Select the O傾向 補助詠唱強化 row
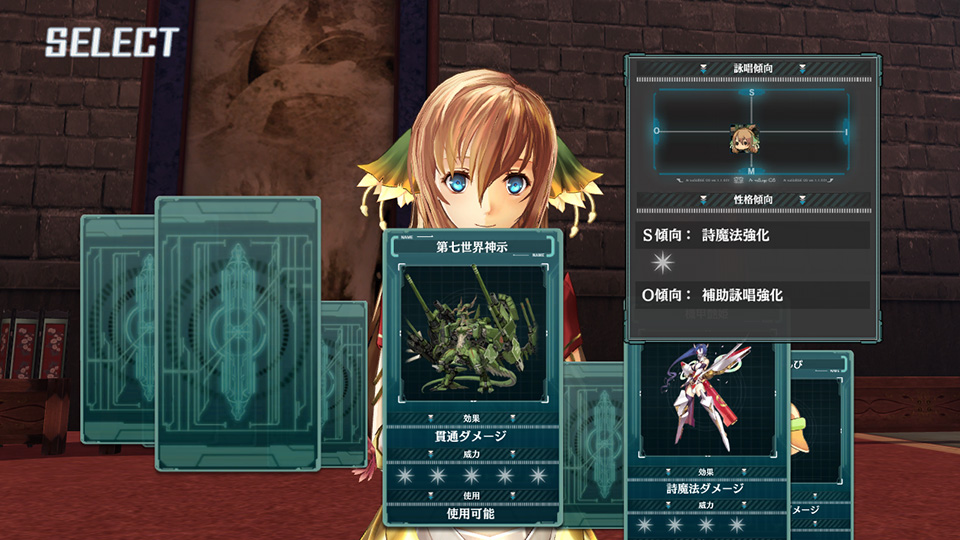The height and width of the screenshot is (540, 960). click(753, 295)
